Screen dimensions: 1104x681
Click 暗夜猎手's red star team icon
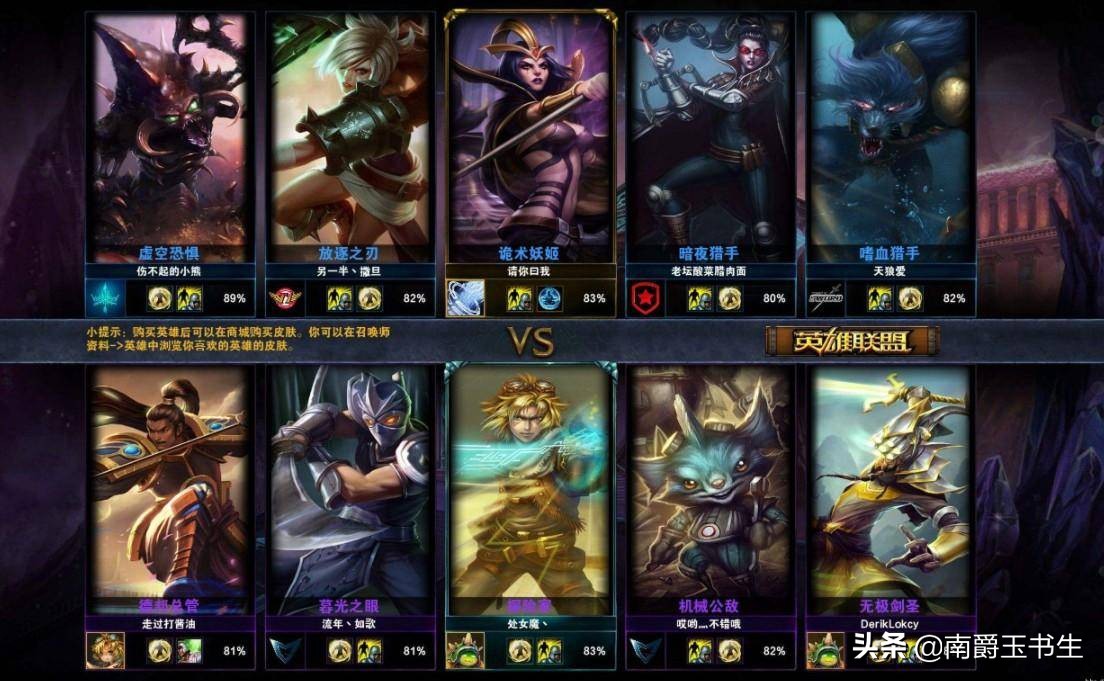click(x=645, y=298)
